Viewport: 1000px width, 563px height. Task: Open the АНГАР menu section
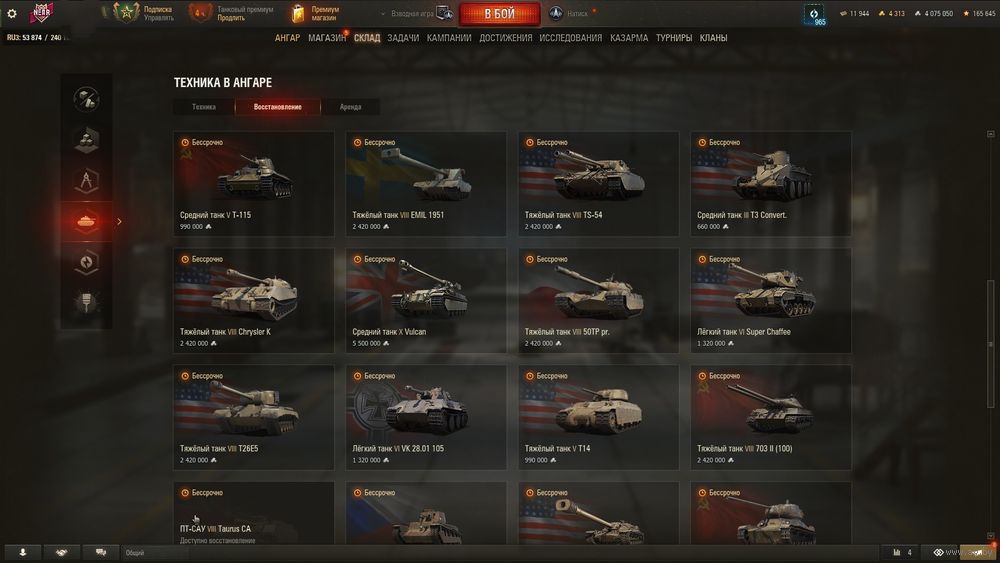pos(287,38)
